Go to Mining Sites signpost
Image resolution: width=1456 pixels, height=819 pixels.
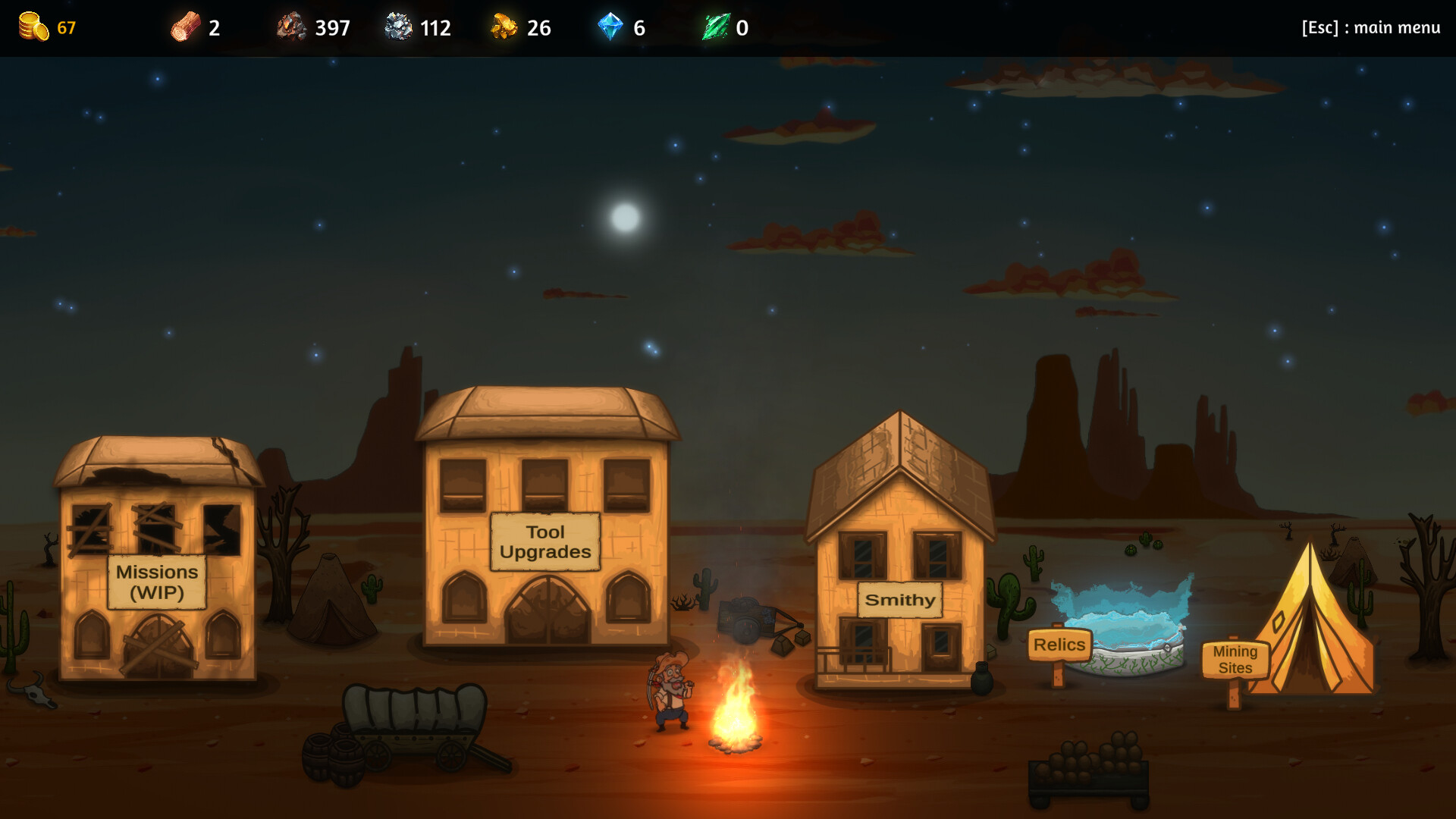(1235, 660)
